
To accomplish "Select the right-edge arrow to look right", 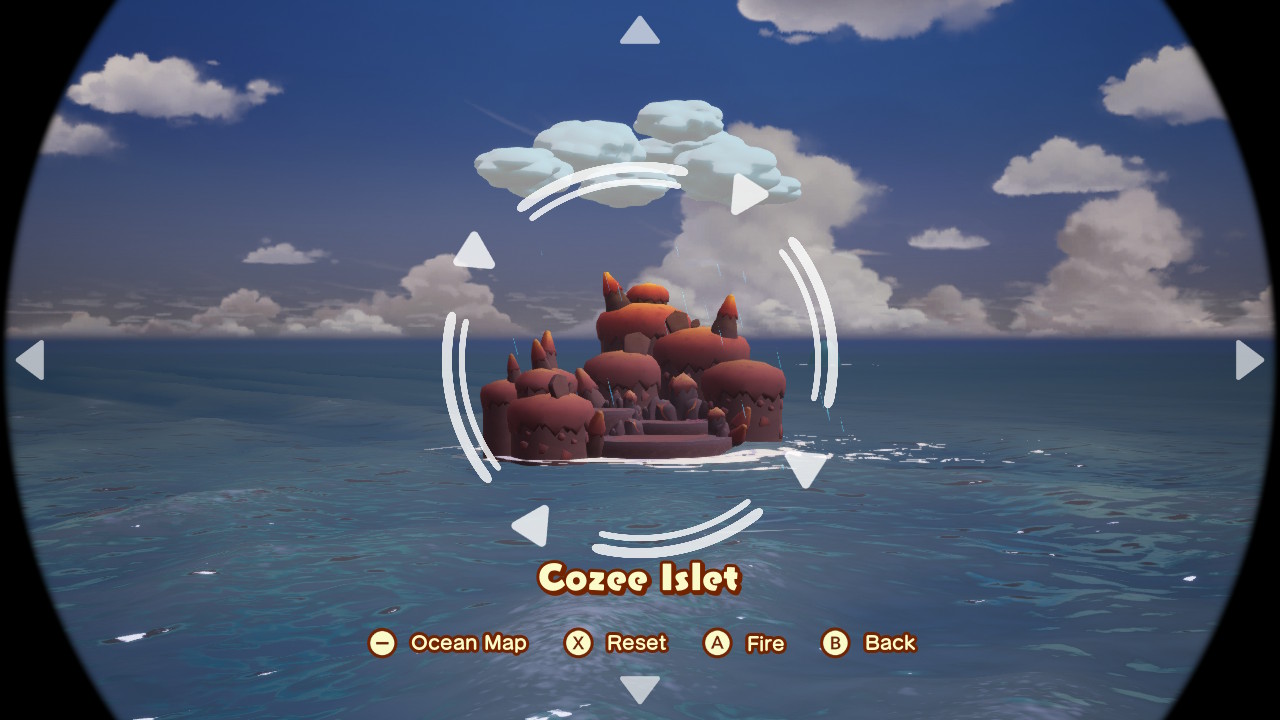I will 1249,360.
